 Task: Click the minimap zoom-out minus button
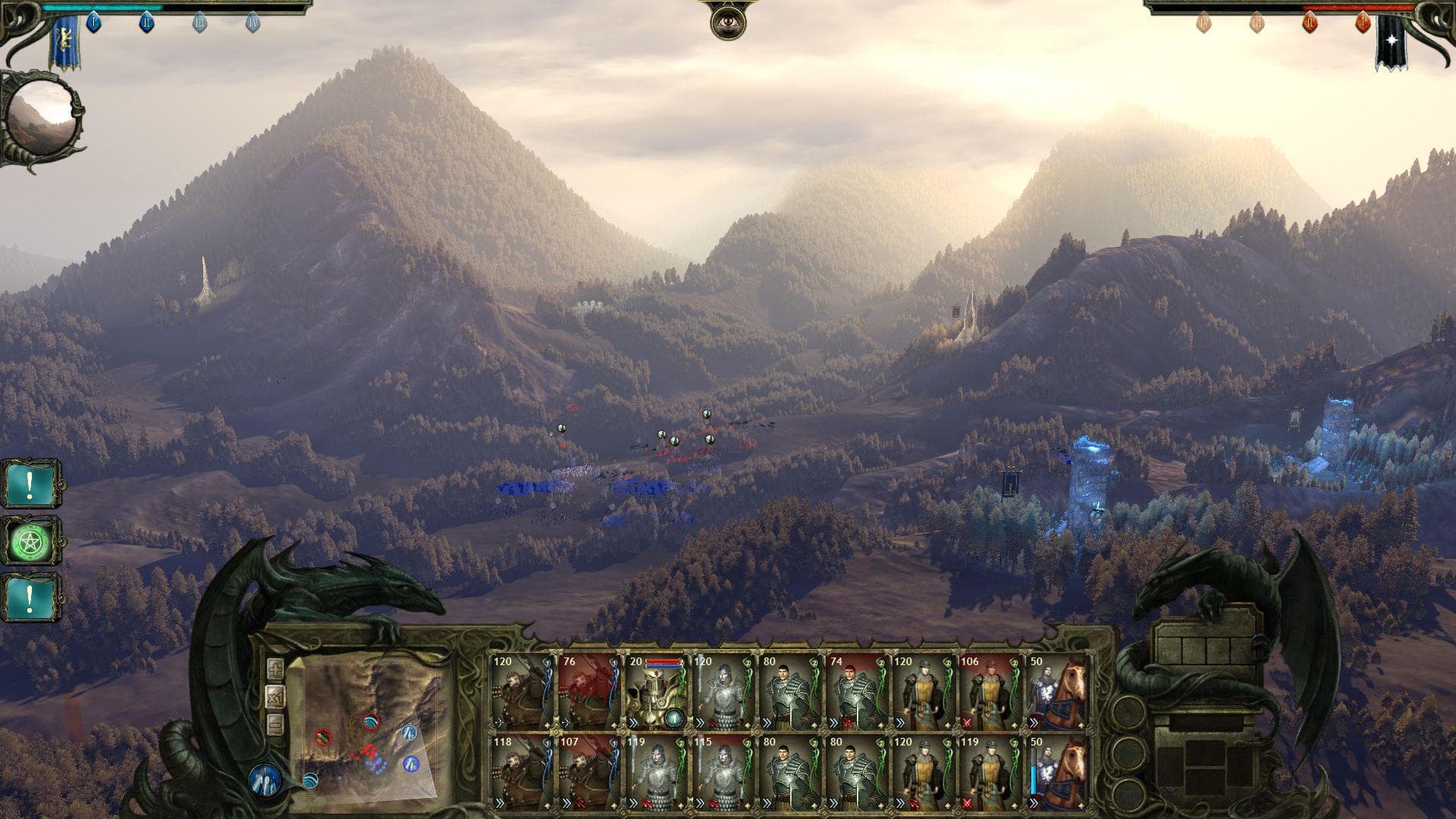pyautogui.click(x=275, y=723)
